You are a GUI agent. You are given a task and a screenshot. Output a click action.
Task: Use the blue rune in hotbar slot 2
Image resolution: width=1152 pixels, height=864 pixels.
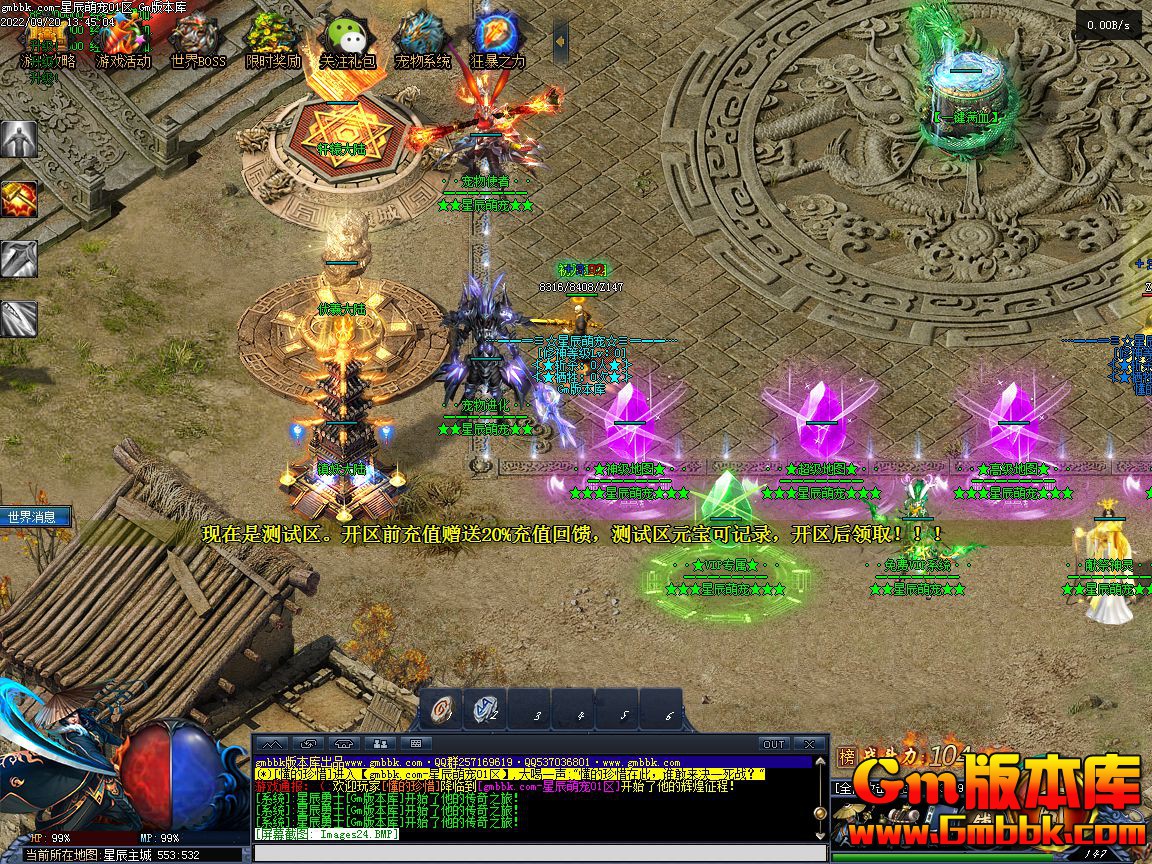point(486,709)
